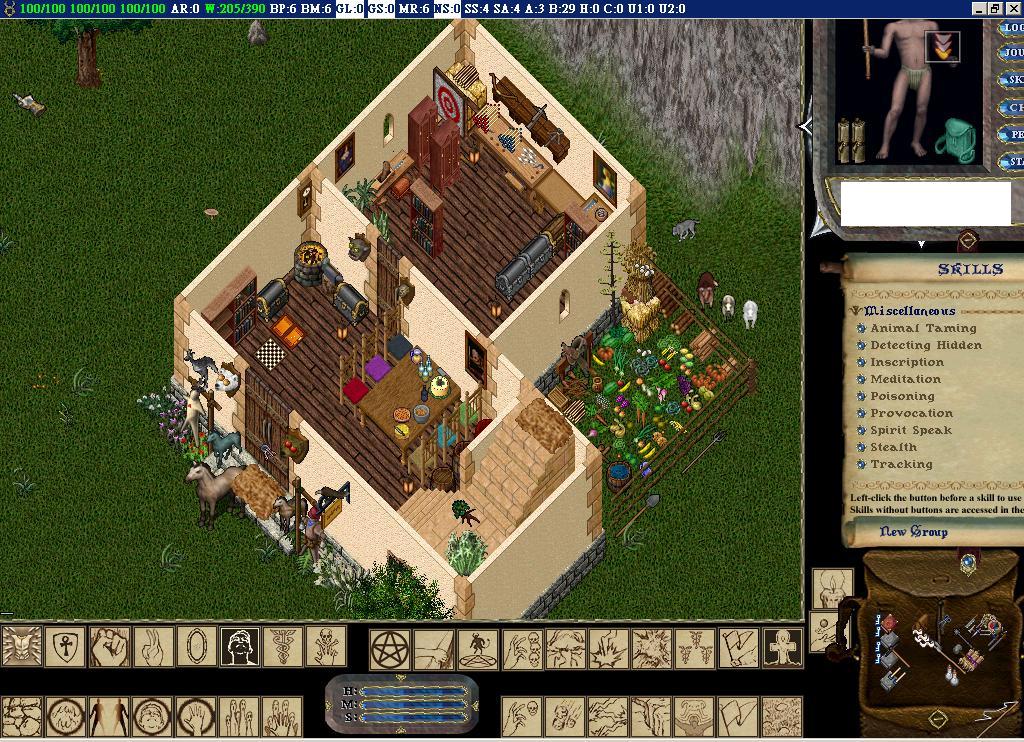Click the pentagram spell icon
The image size is (1024, 742).
pos(390,648)
